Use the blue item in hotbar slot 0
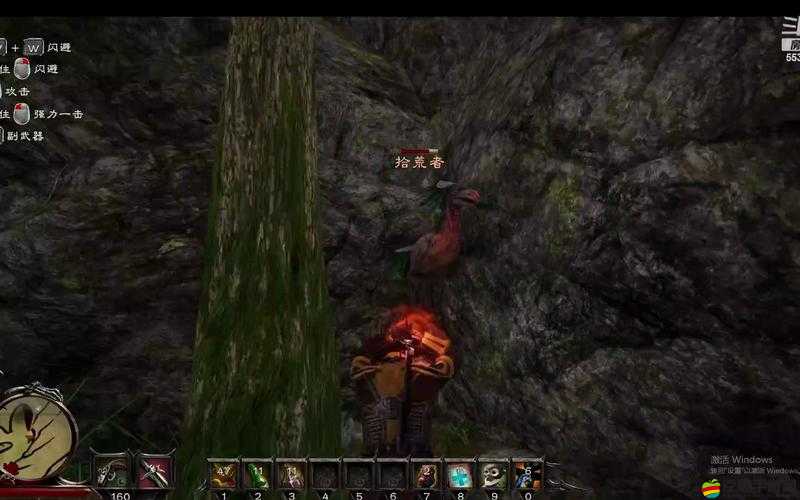The width and height of the screenshot is (800, 500). point(527,476)
